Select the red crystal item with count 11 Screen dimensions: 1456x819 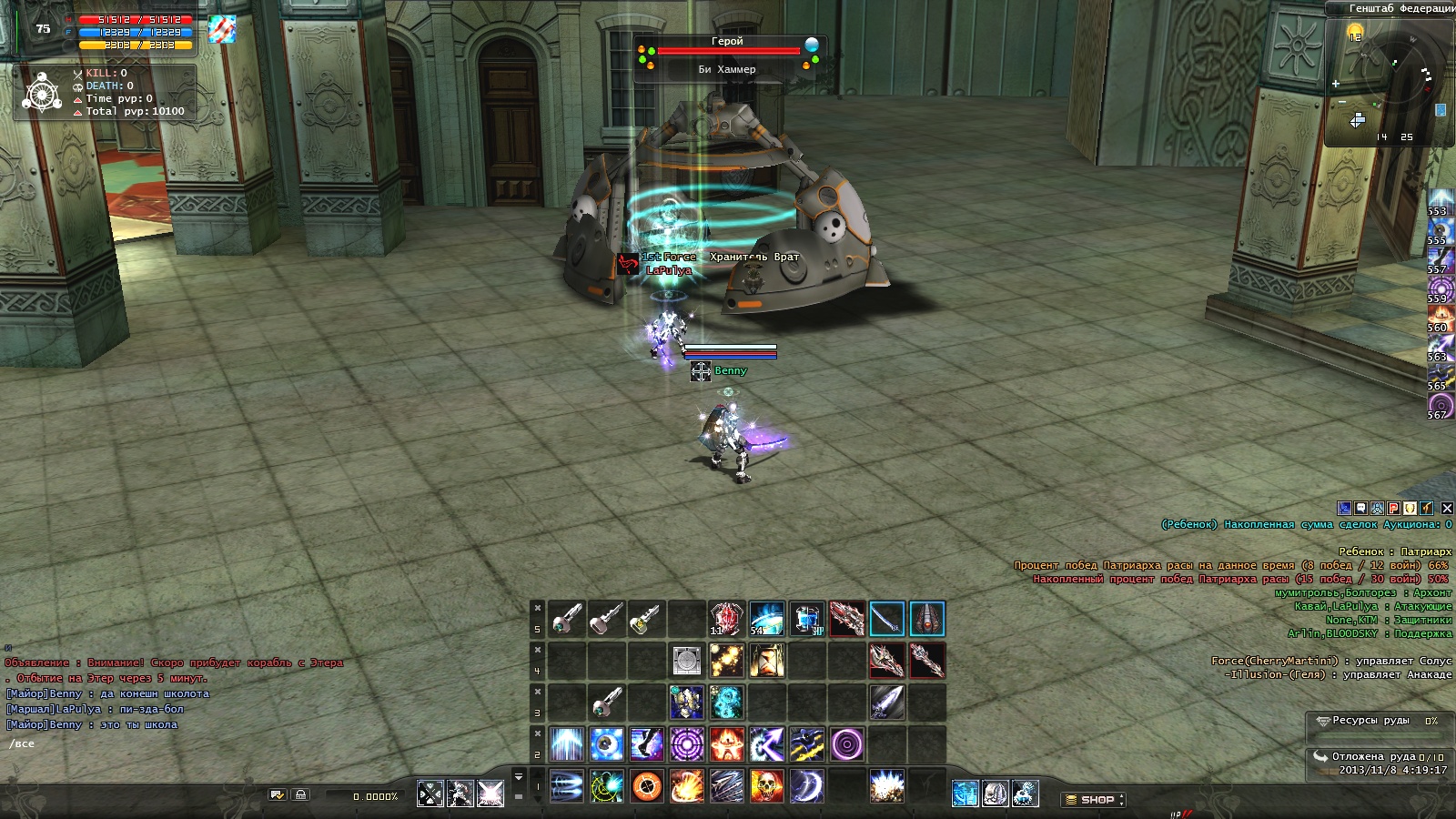click(x=726, y=619)
